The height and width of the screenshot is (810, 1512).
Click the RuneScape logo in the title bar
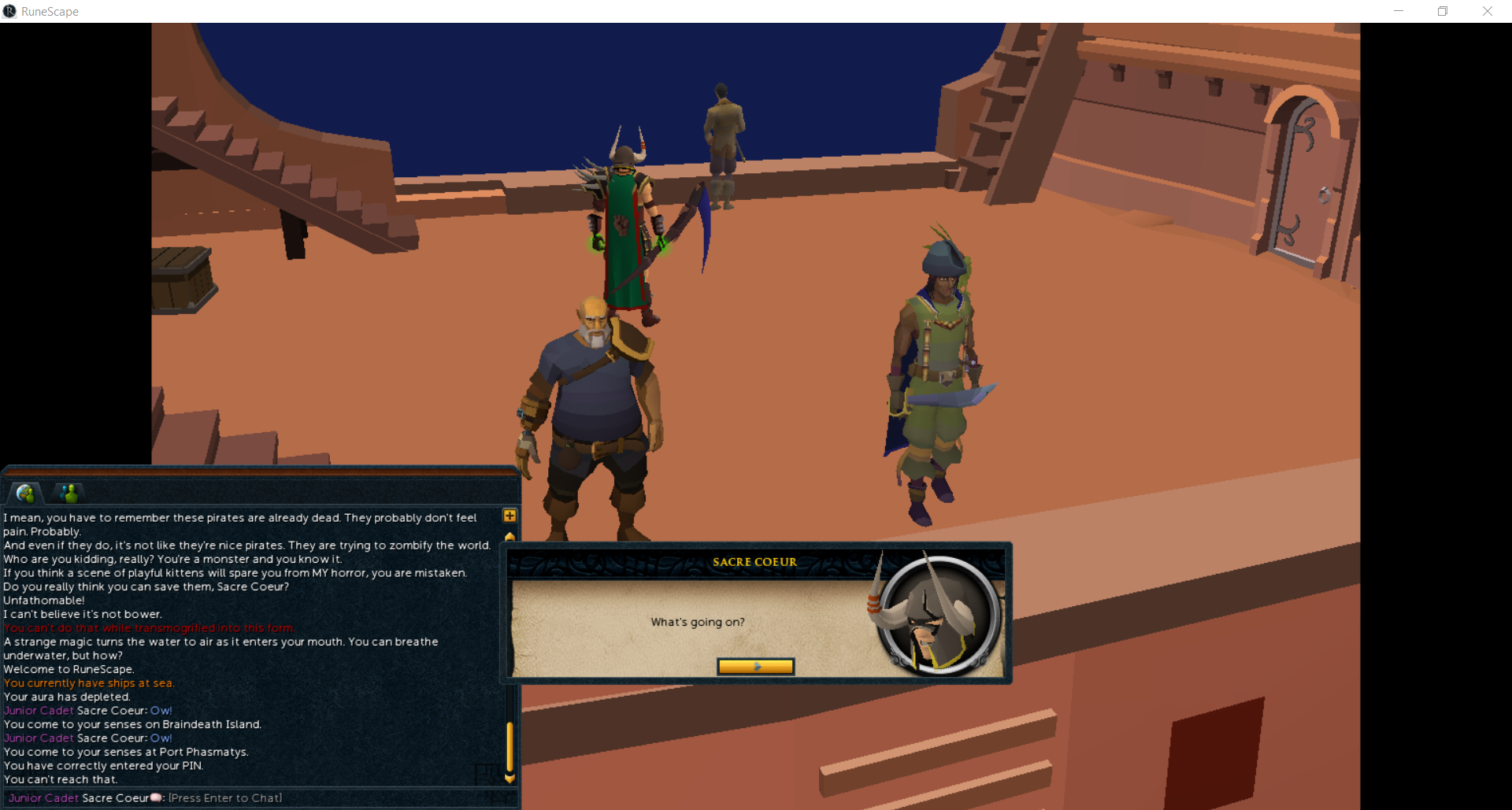click(x=10, y=11)
